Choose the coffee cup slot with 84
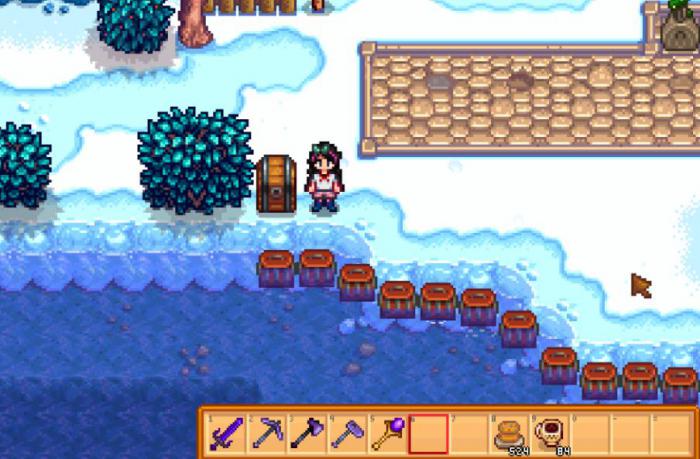Viewport: 700px width, 459px height. click(x=550, y=432)
